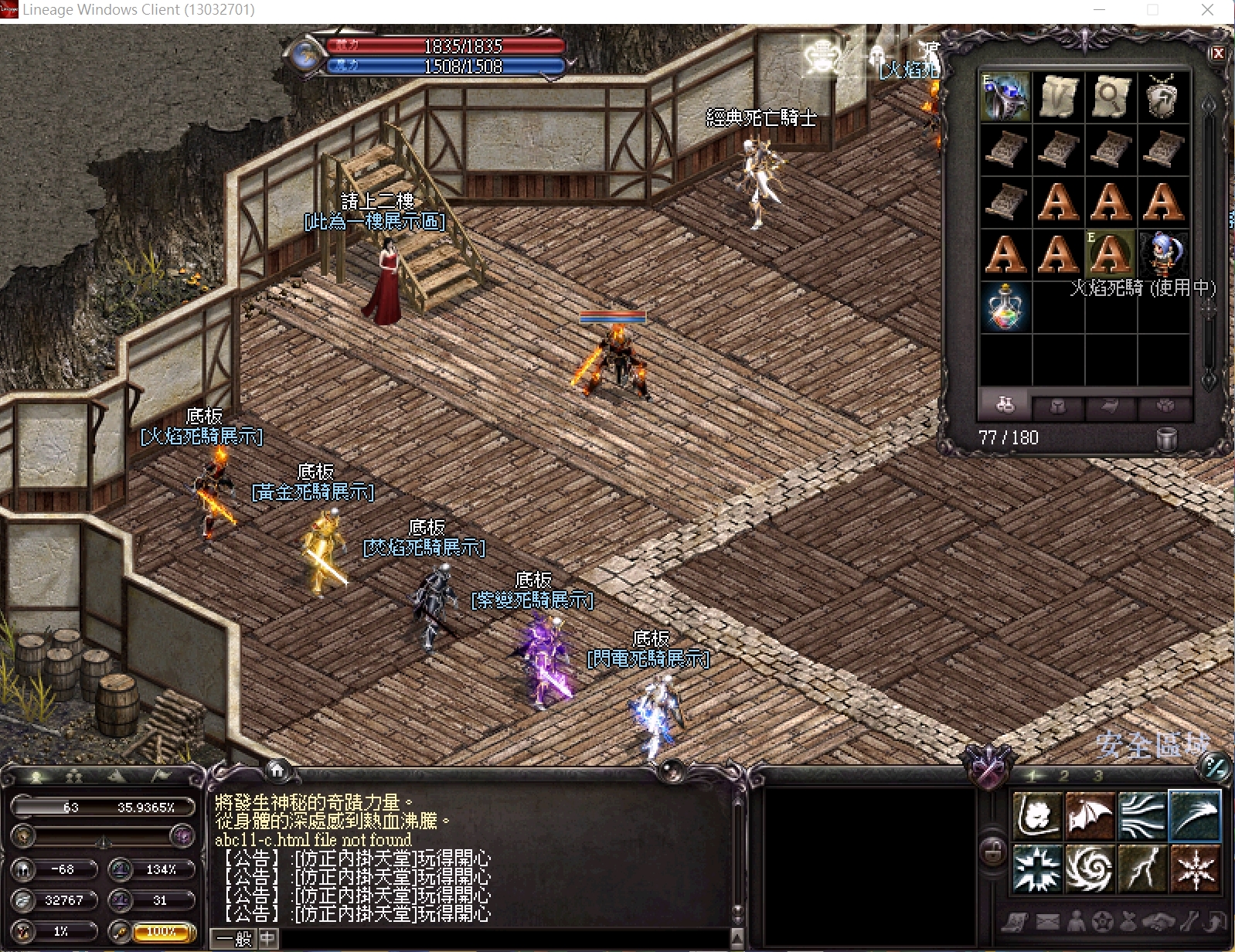This screenshot has width=1235, height=952.
Task: Click the equipped letter A item
Action: tap(1111, 253)
